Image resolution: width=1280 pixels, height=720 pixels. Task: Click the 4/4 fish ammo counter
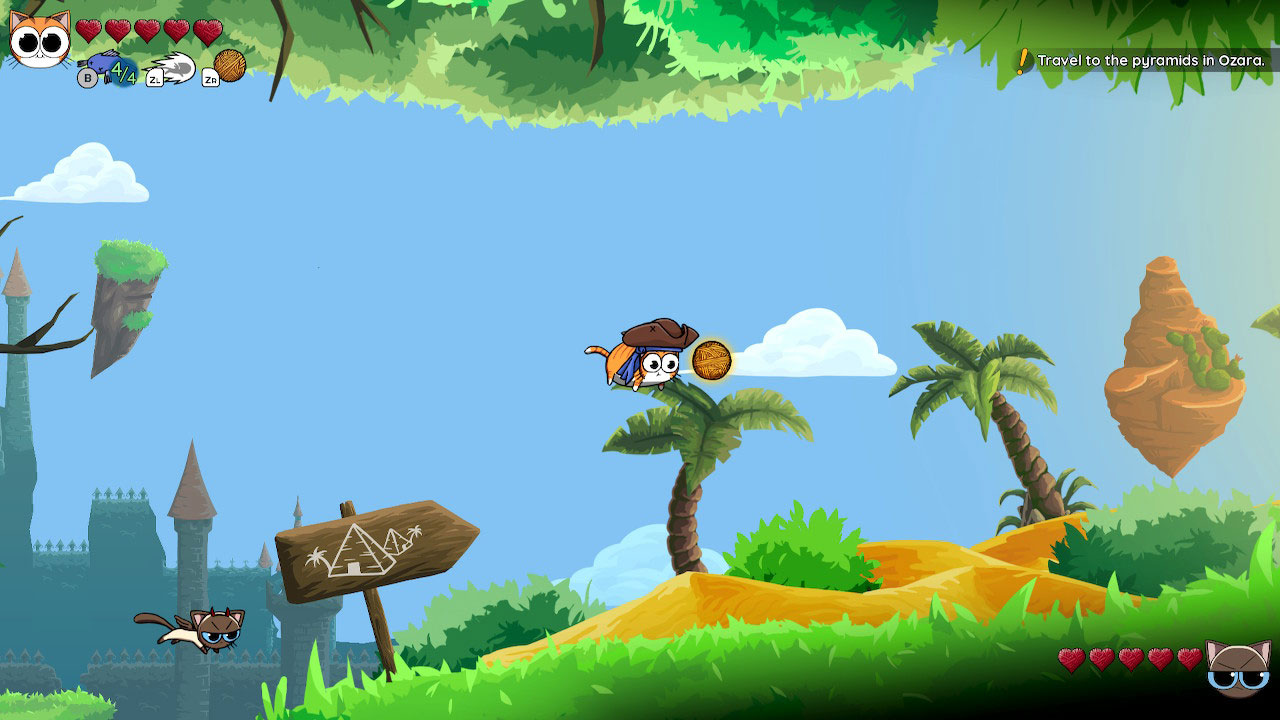tap(122, 72)
